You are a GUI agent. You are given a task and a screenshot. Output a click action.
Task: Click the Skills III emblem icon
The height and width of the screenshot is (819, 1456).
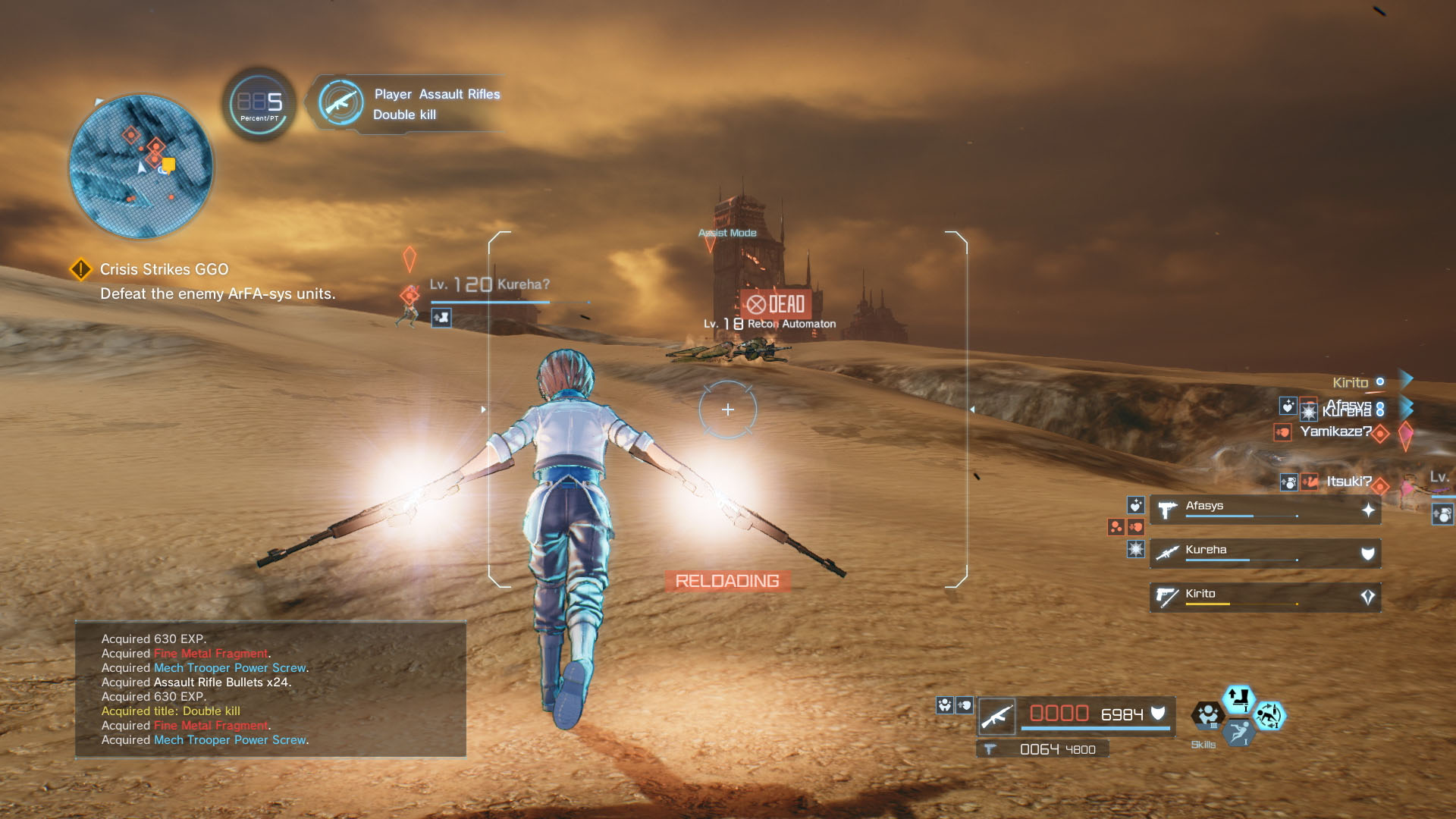click(x=1209, y=715)
